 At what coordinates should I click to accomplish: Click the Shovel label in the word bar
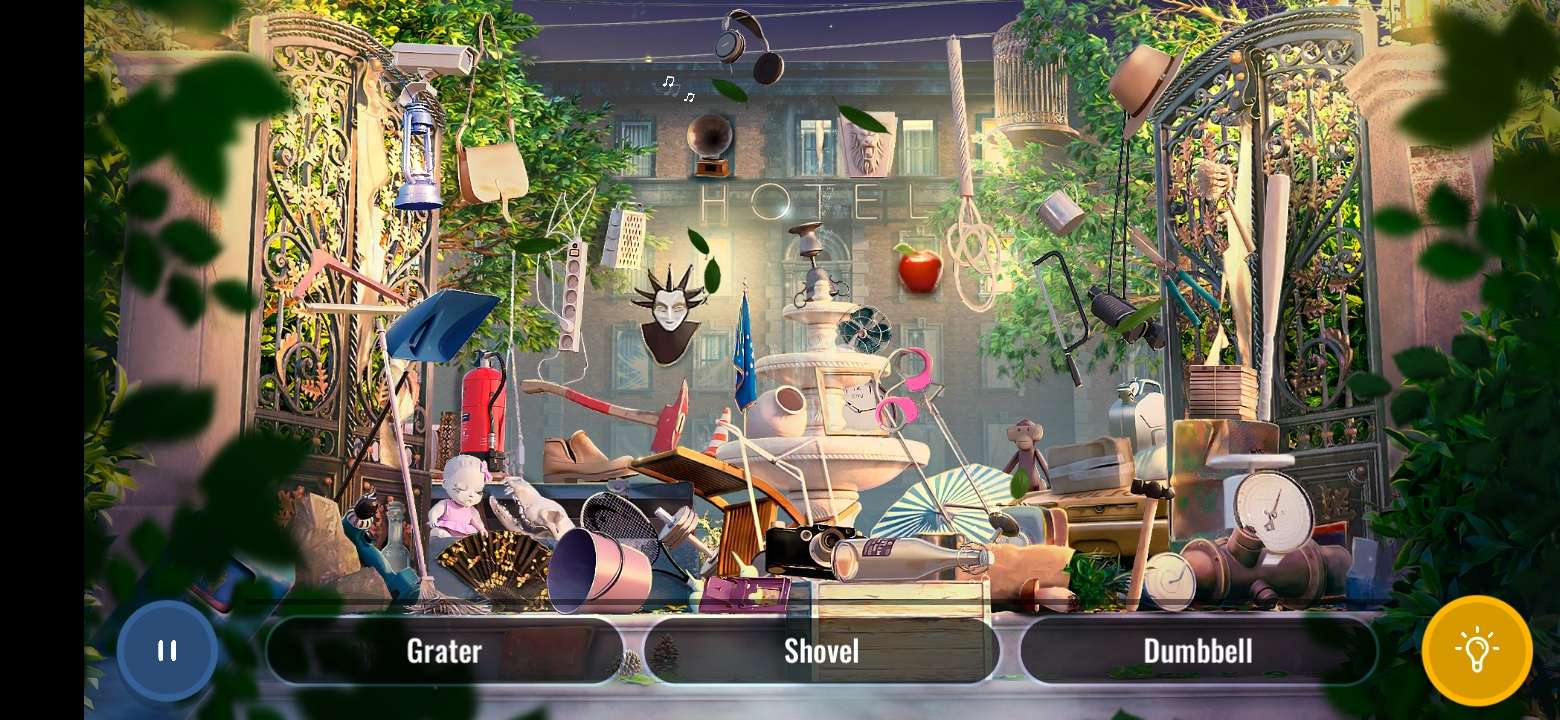click(820, 650)
